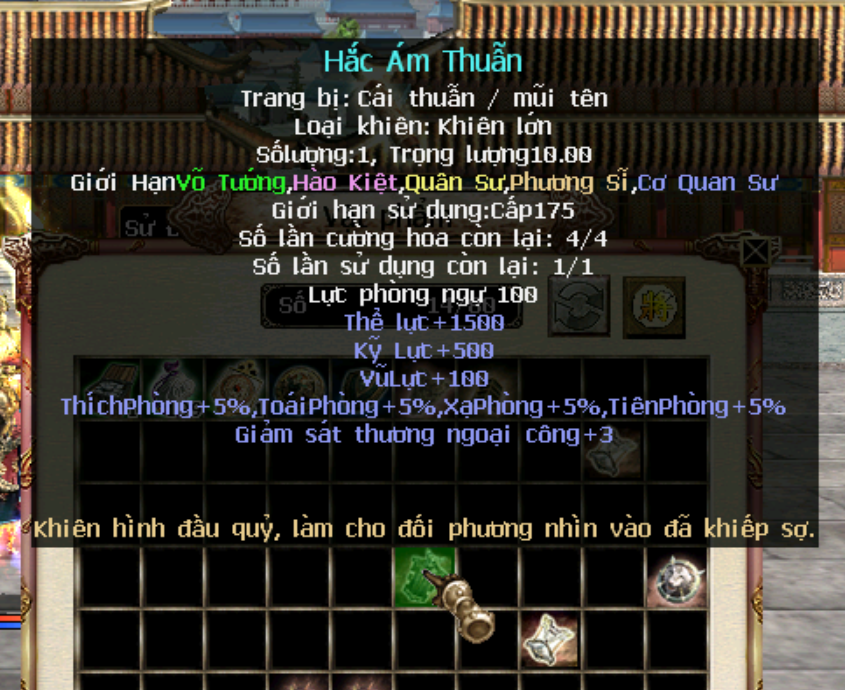Close the inventory window
The image size is (845, 690).
(x=756, y=251)
